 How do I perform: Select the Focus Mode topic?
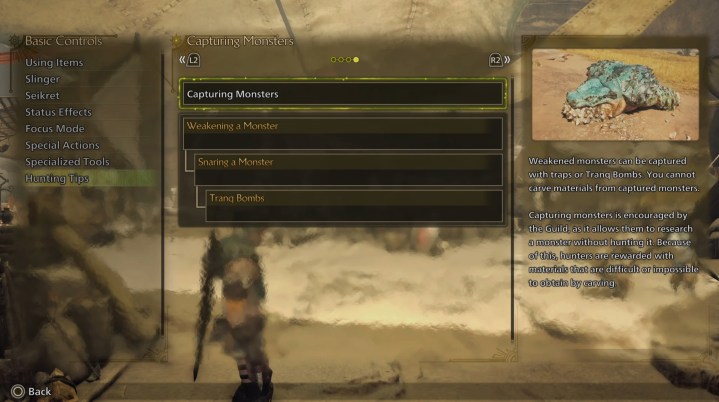55,129
